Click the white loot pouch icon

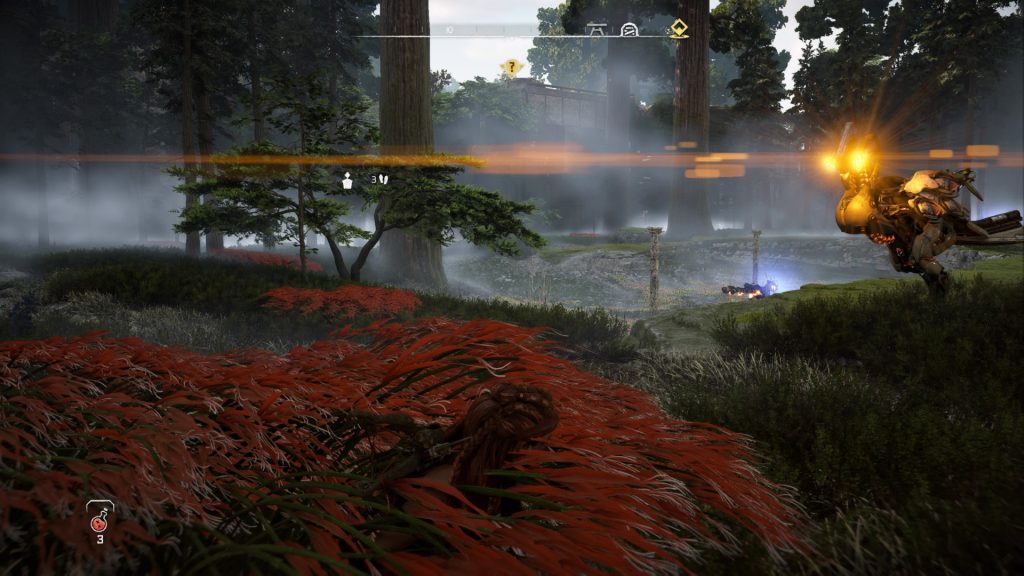click(348, 181)
